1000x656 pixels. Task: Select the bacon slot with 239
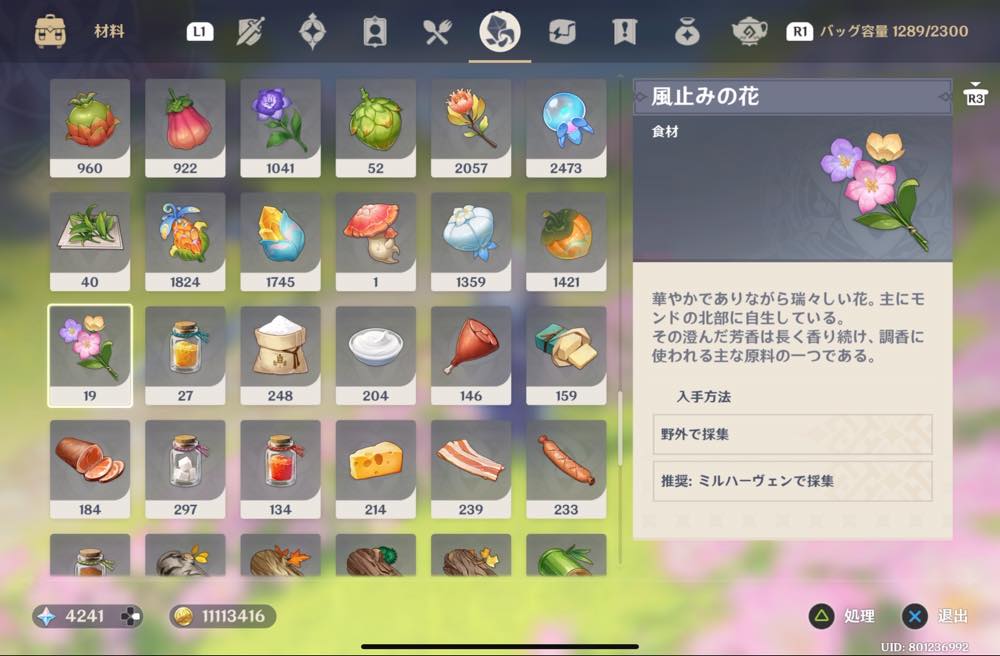click(x=471, y=468)
